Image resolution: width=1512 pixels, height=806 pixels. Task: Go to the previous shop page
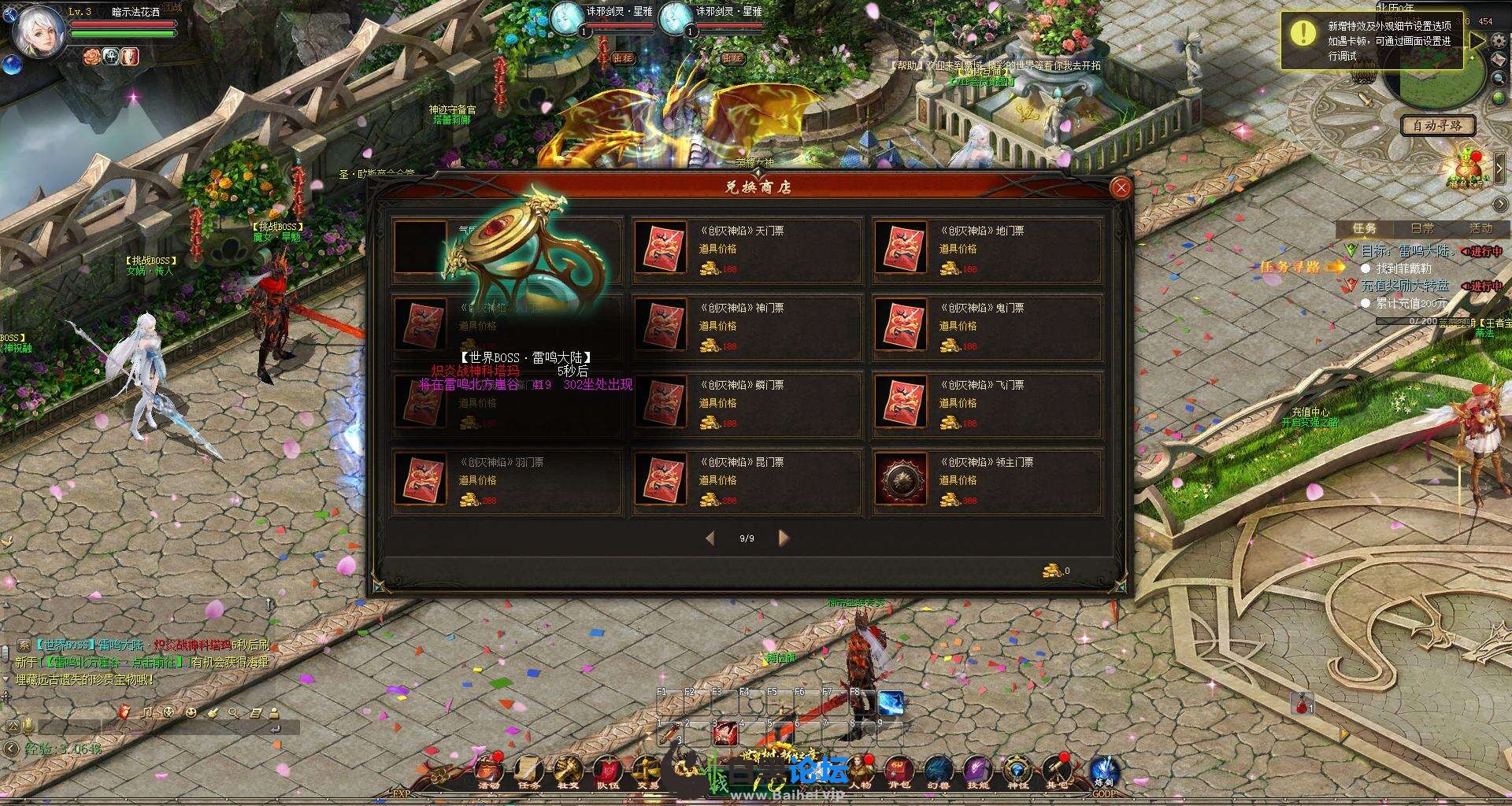pyautogui.click(x=710, y=538)
